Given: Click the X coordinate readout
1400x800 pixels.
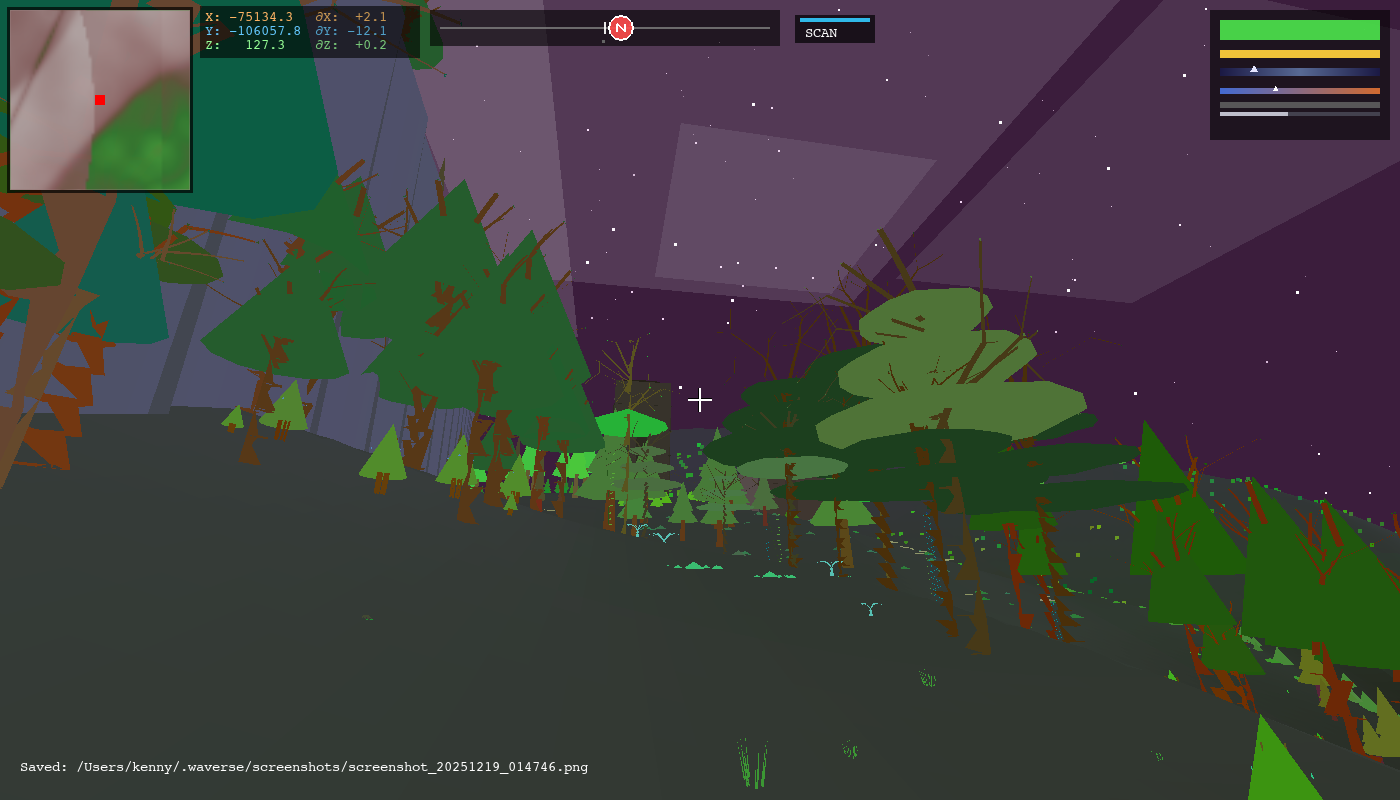Looking at the screenshot, I should click(x=250, y=17).
